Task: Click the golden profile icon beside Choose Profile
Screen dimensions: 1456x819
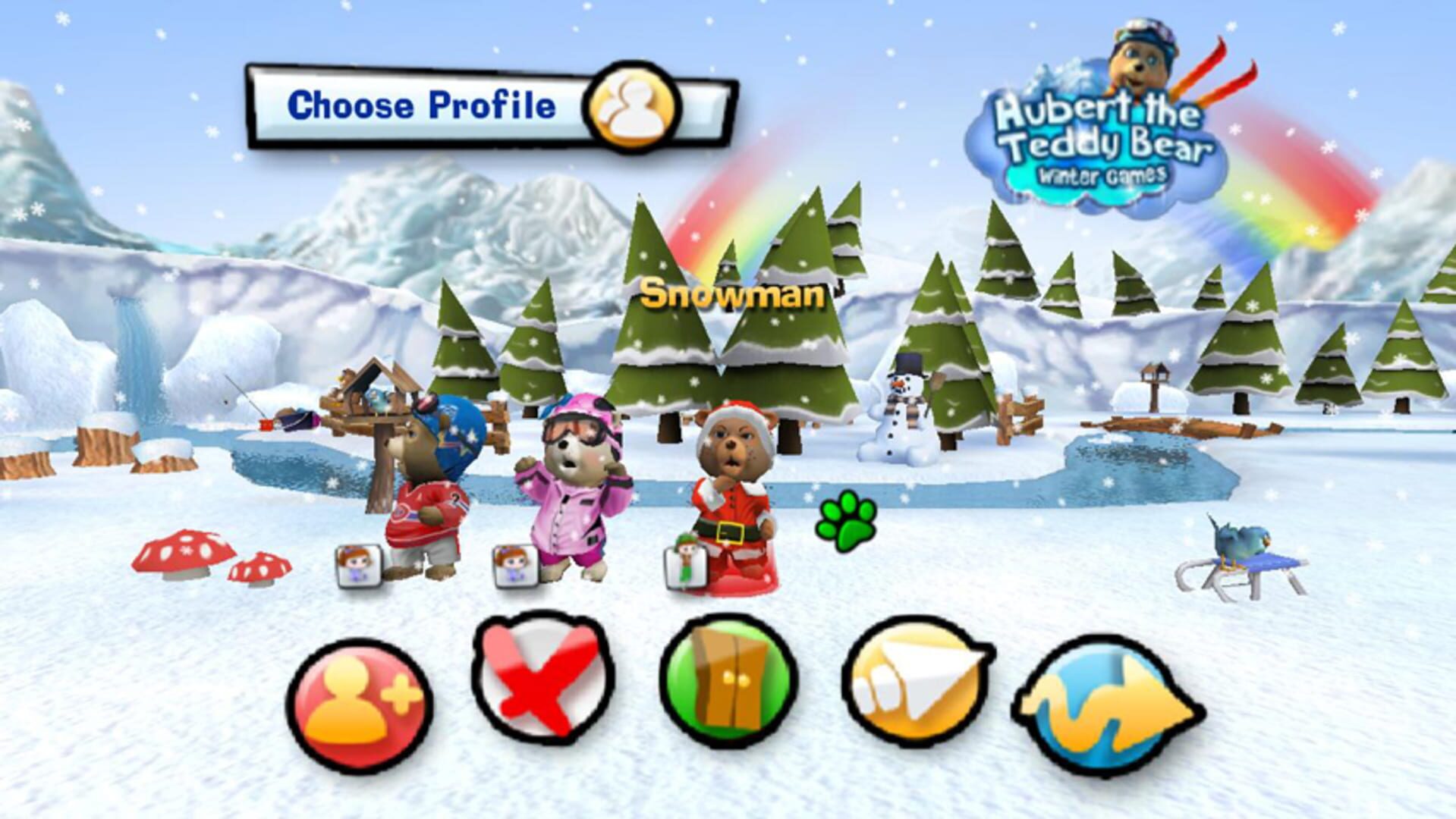Action: point(632,108)
